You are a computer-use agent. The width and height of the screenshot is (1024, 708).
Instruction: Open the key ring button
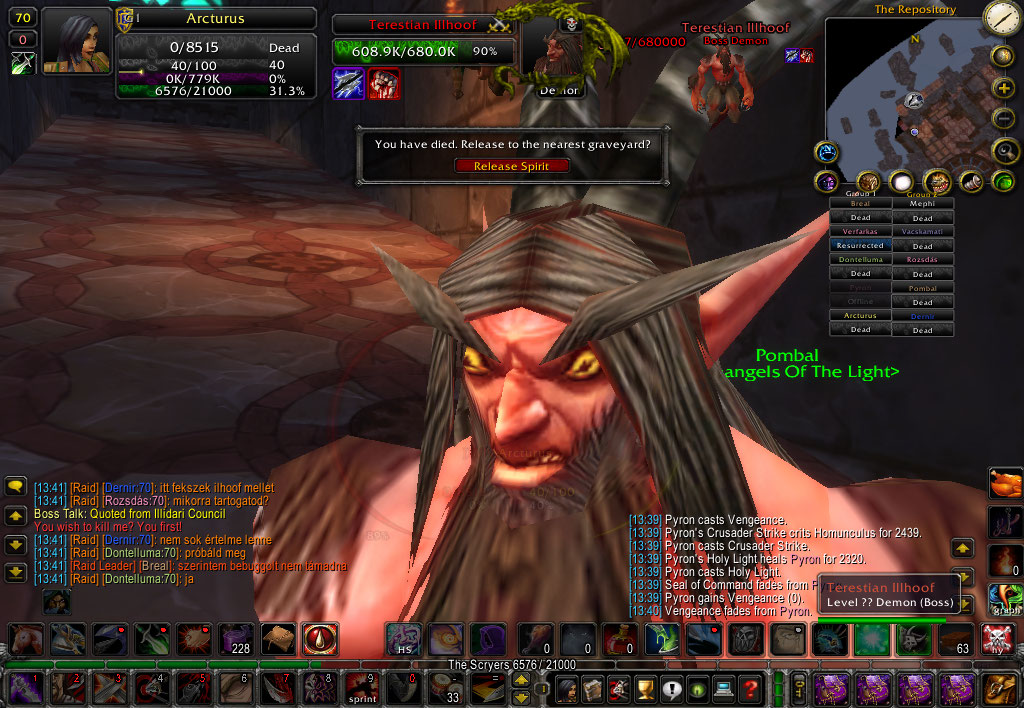click(800, 689)
